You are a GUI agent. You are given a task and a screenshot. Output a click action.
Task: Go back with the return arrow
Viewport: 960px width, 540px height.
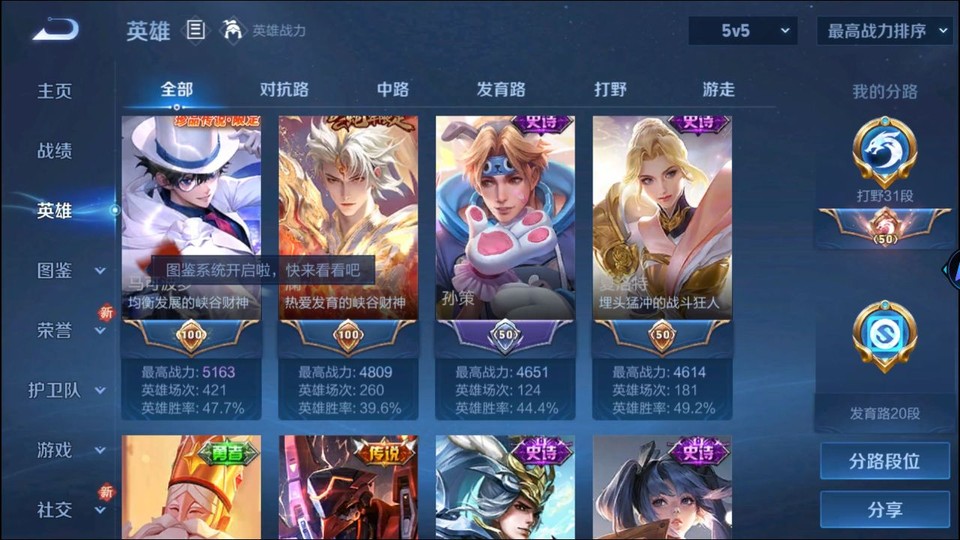point(55,30)
